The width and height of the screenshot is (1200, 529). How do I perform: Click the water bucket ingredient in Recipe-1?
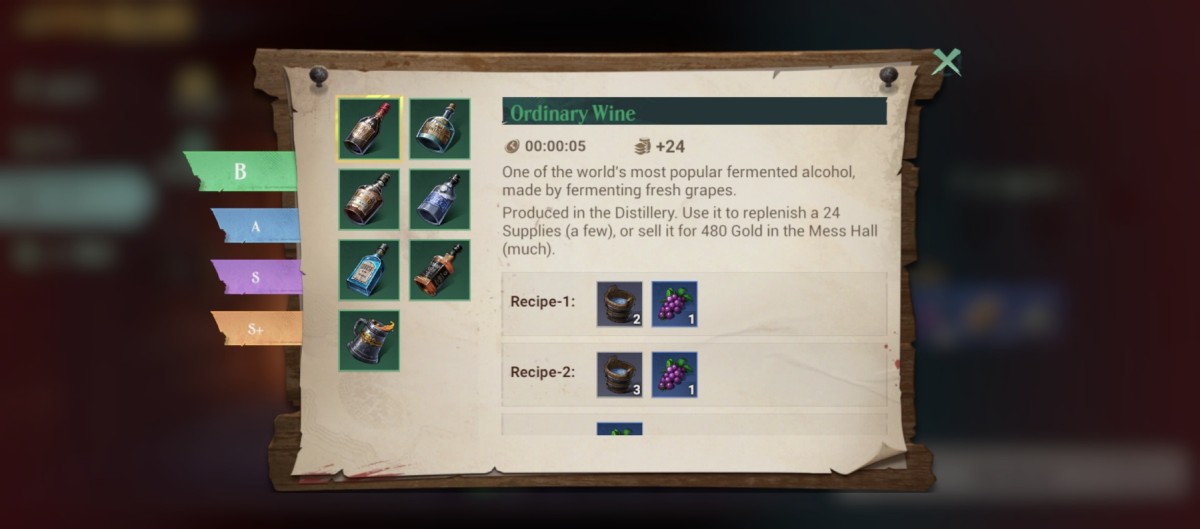click(x=620, y=304)
